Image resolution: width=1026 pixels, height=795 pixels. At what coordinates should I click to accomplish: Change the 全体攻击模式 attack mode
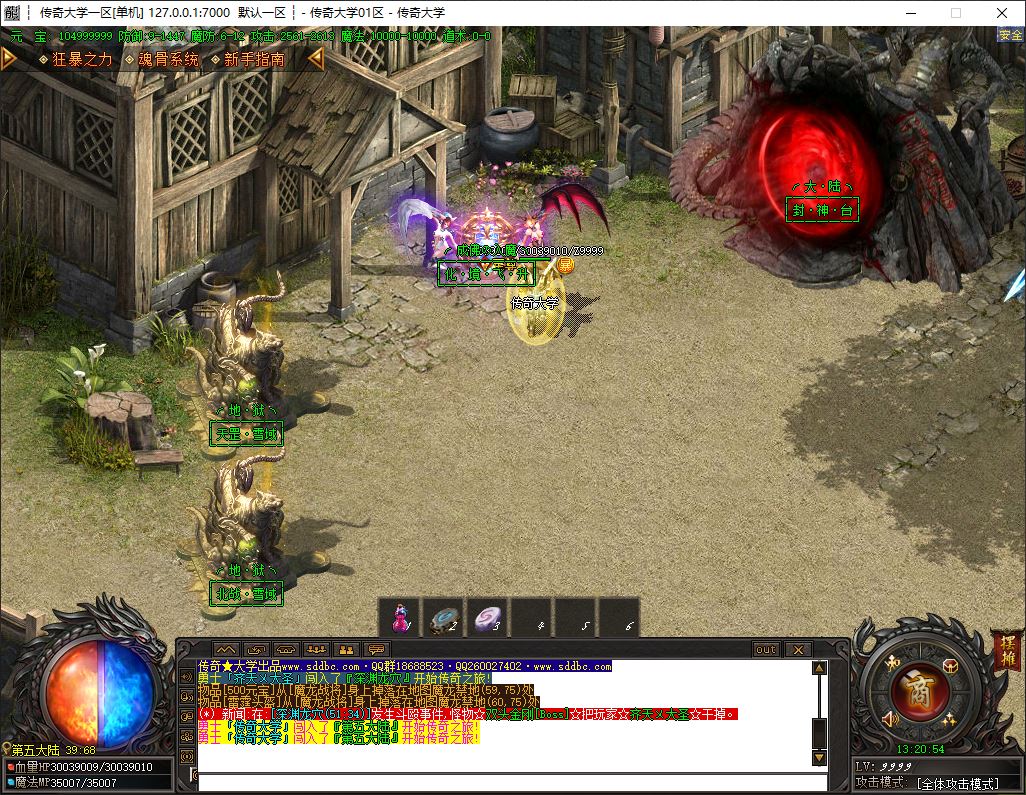tap(956, 783)
